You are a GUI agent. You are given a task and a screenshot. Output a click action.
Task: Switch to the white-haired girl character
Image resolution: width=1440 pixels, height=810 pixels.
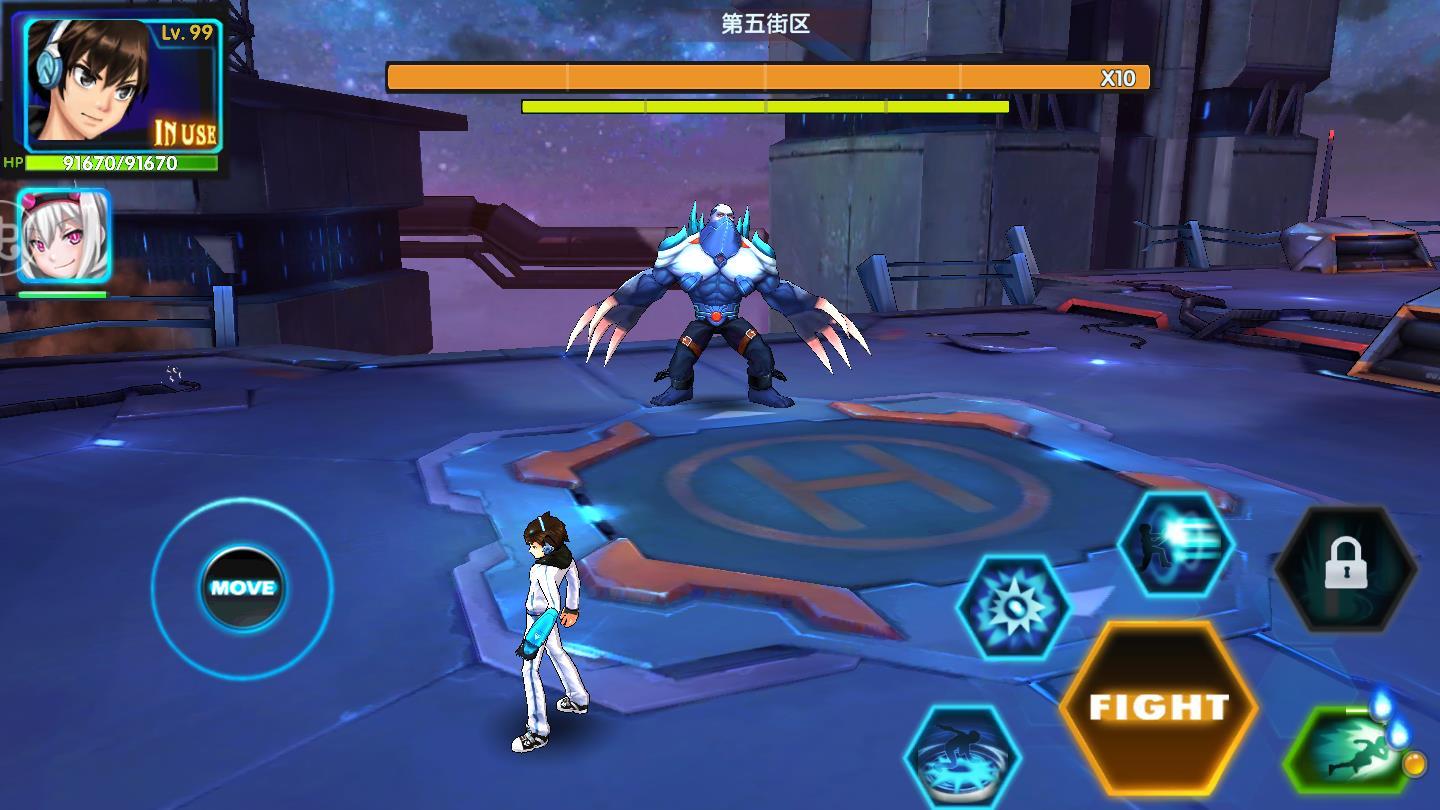(x=63, y=237)
